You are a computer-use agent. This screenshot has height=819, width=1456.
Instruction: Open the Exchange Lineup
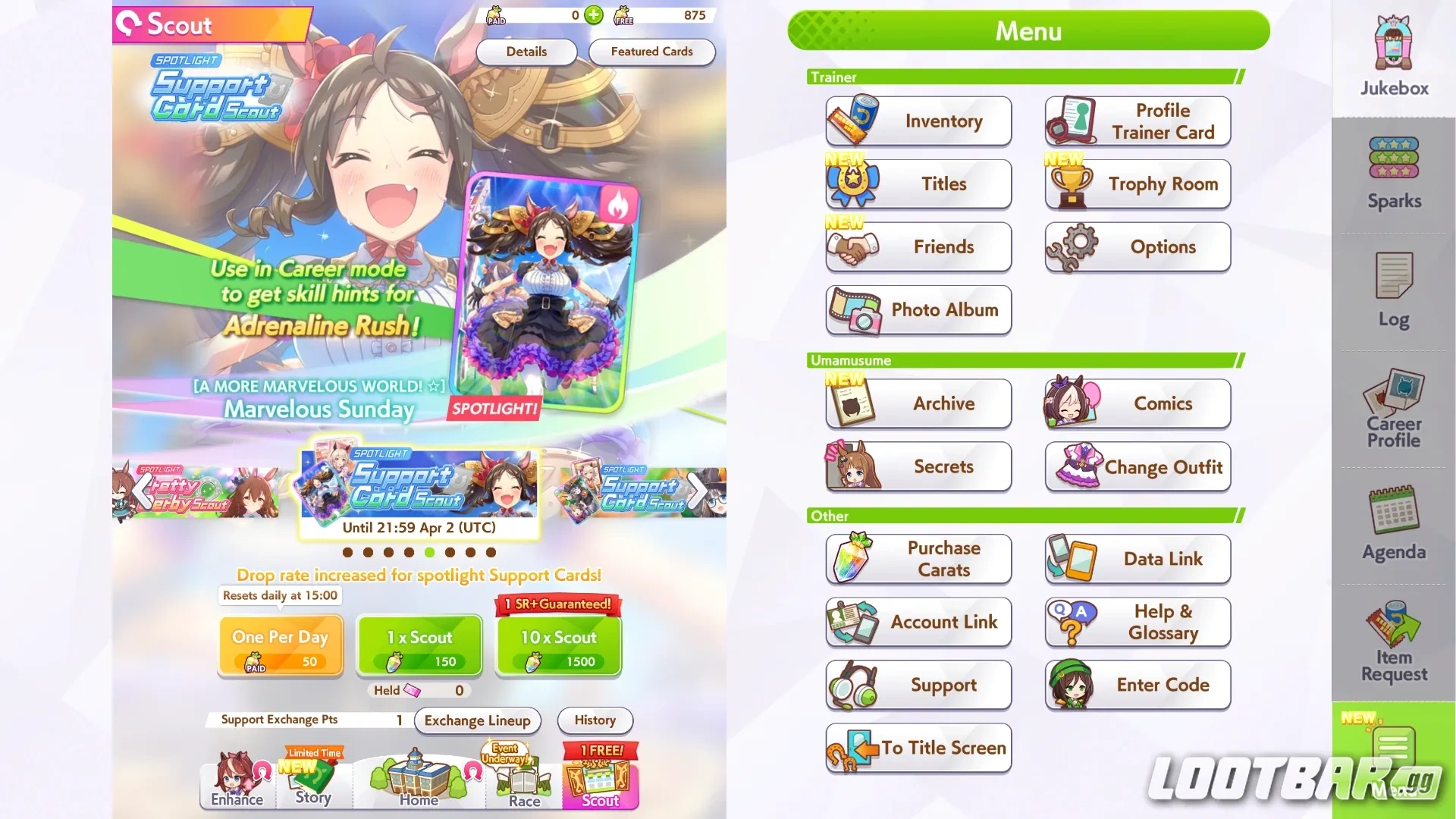click(477, 720)
